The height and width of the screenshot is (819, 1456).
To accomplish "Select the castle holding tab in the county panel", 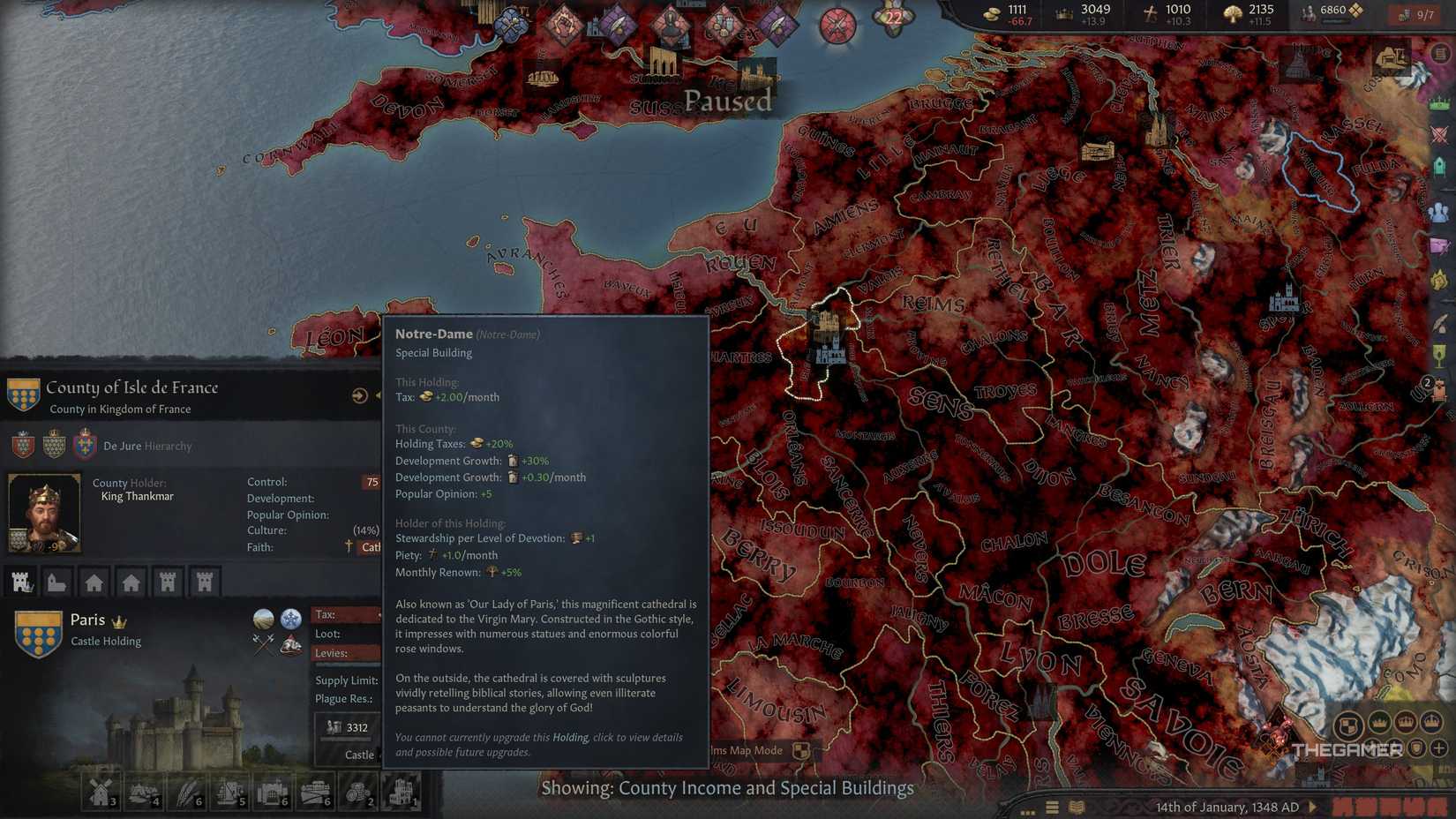I will click(x=22, y=582).
